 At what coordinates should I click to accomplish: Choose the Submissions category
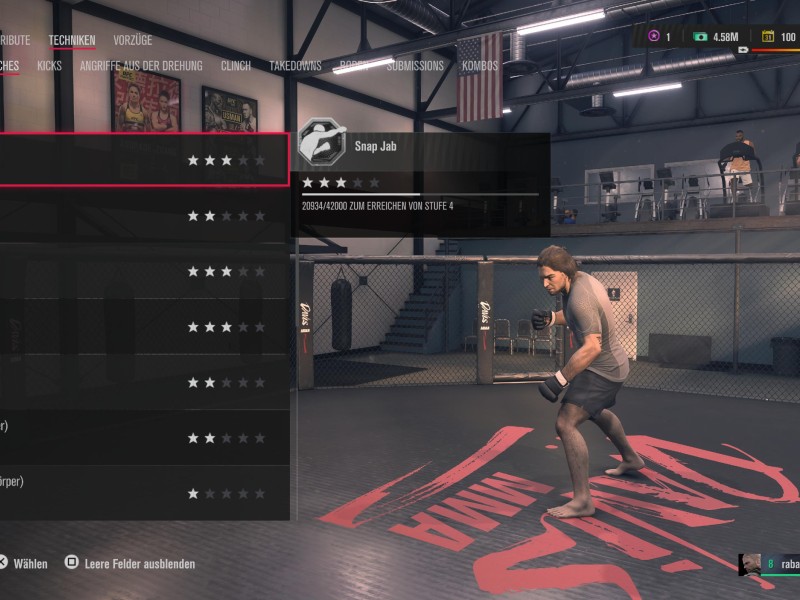tap(415, 66)
